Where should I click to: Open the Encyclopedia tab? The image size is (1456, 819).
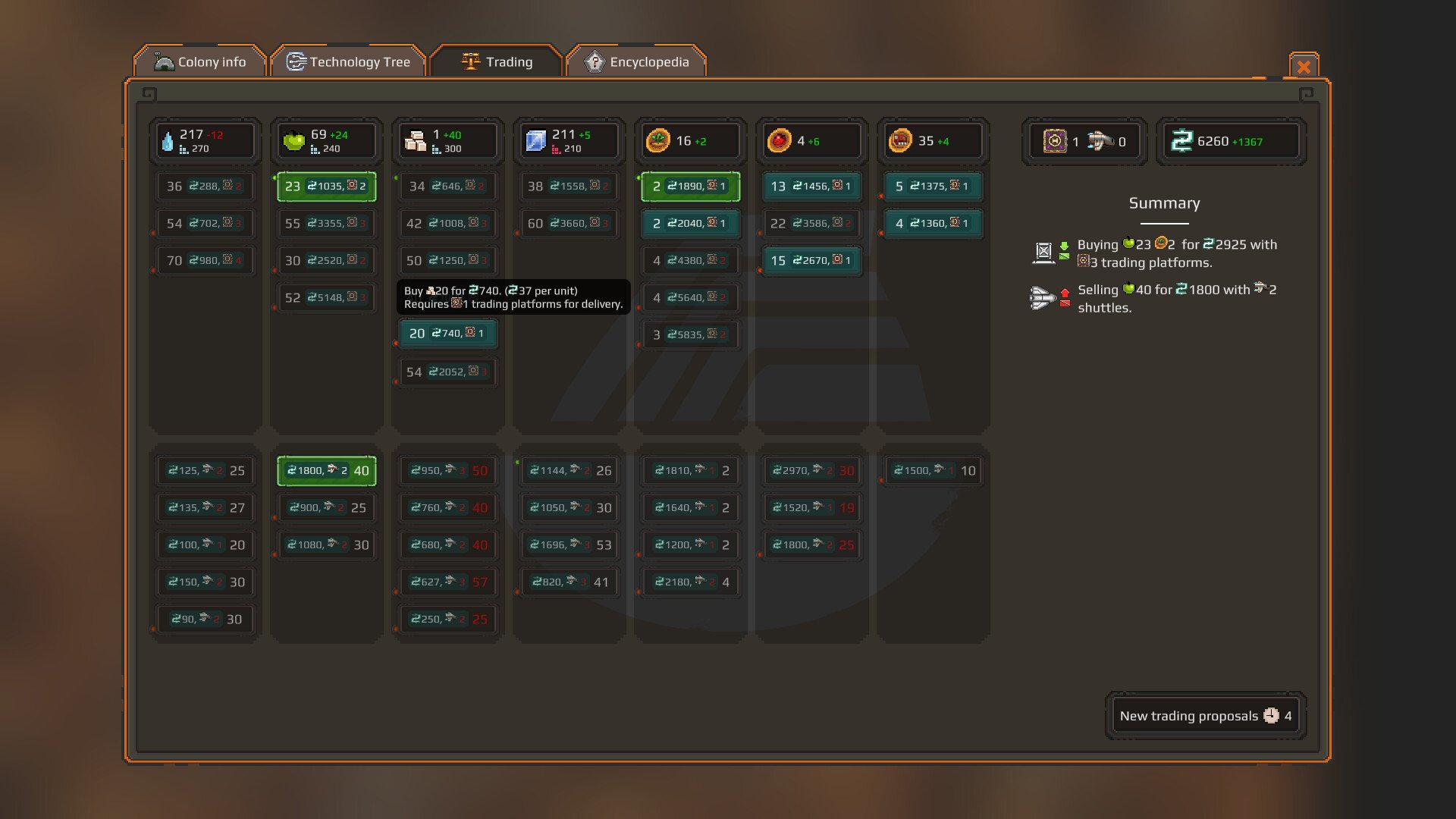coord(637,62)
